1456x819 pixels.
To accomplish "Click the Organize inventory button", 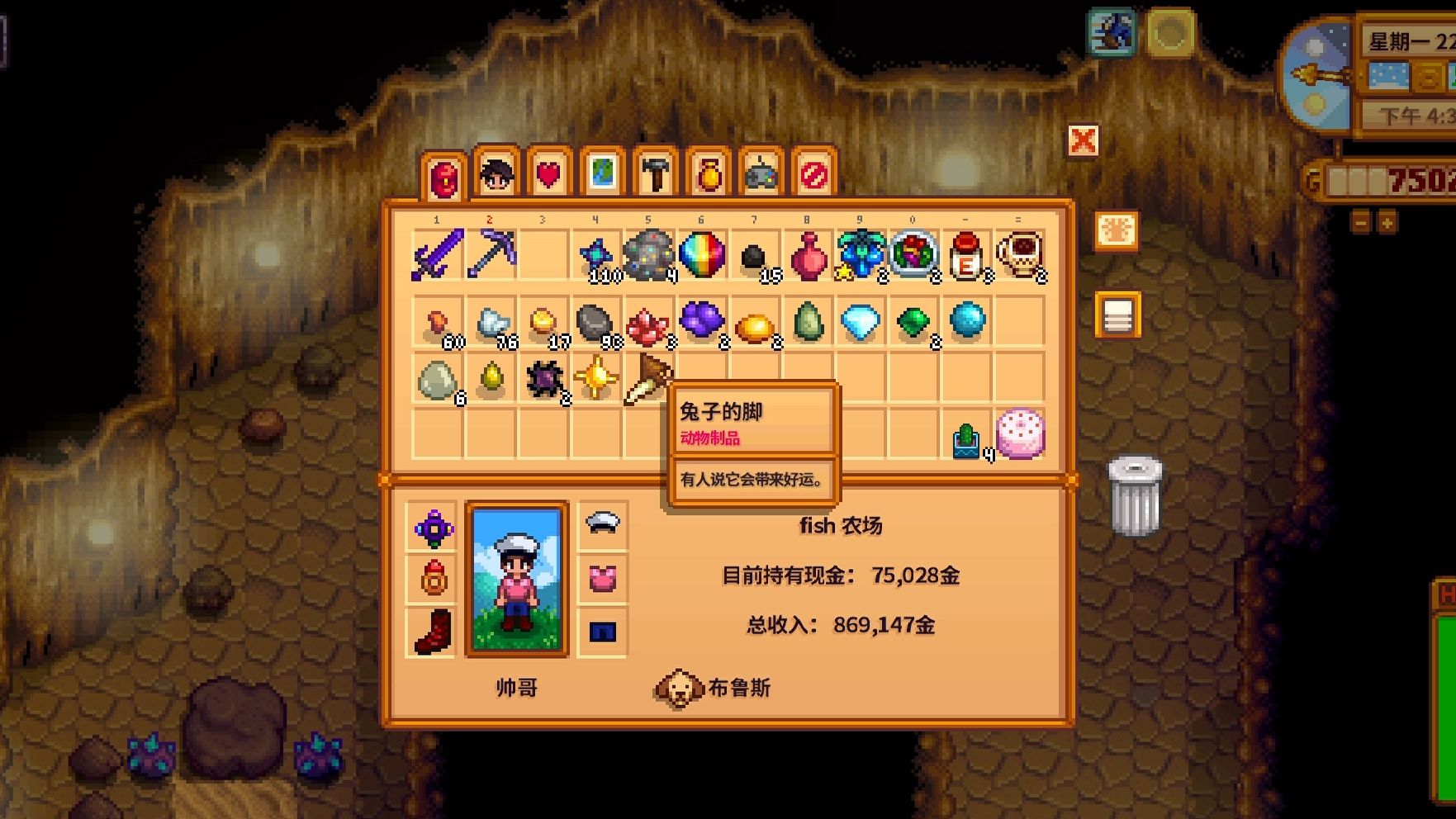I will coord(1117,315).
